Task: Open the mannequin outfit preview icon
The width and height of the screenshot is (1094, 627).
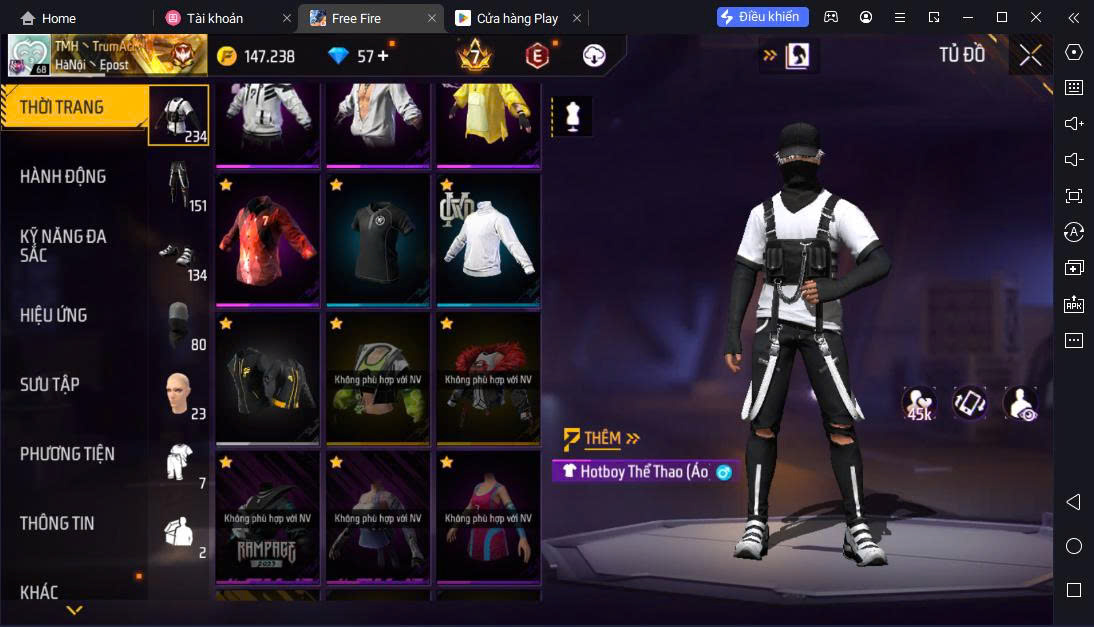Action: pyautogui.click(x=572, y=116)
